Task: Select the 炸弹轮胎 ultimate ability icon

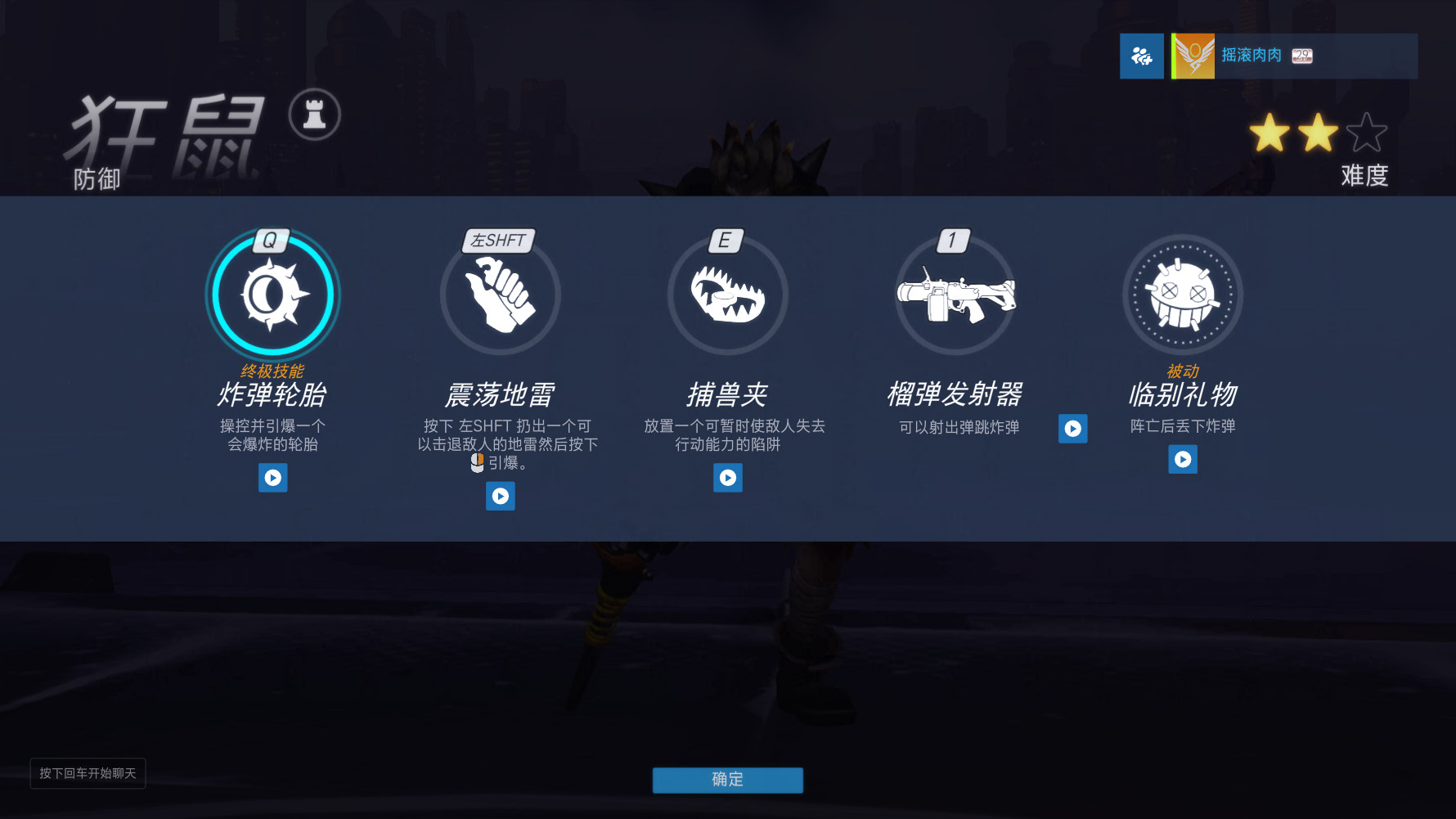Action: (x=272, y=295)
